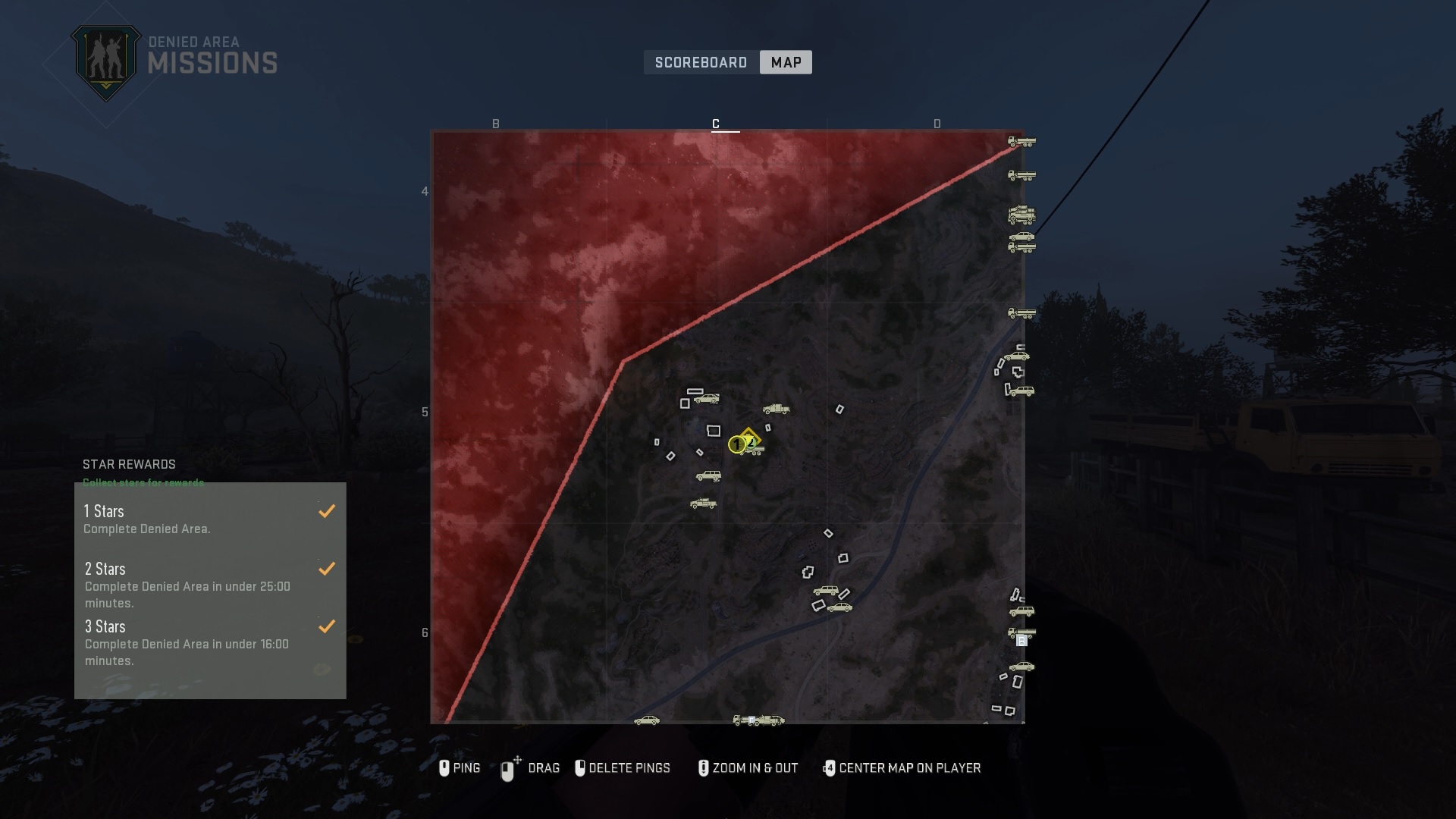The image size is (1456, 819).
Task: Select the SUV vehicle icon below the marker
Action: click(x=708, y=475)
